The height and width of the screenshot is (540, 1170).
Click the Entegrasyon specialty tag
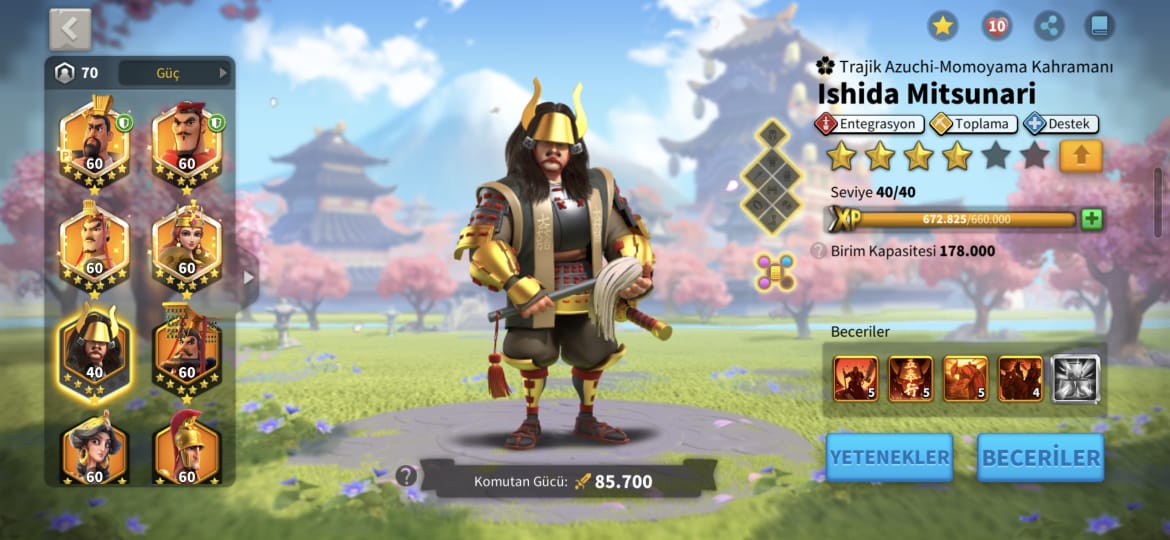865,124
